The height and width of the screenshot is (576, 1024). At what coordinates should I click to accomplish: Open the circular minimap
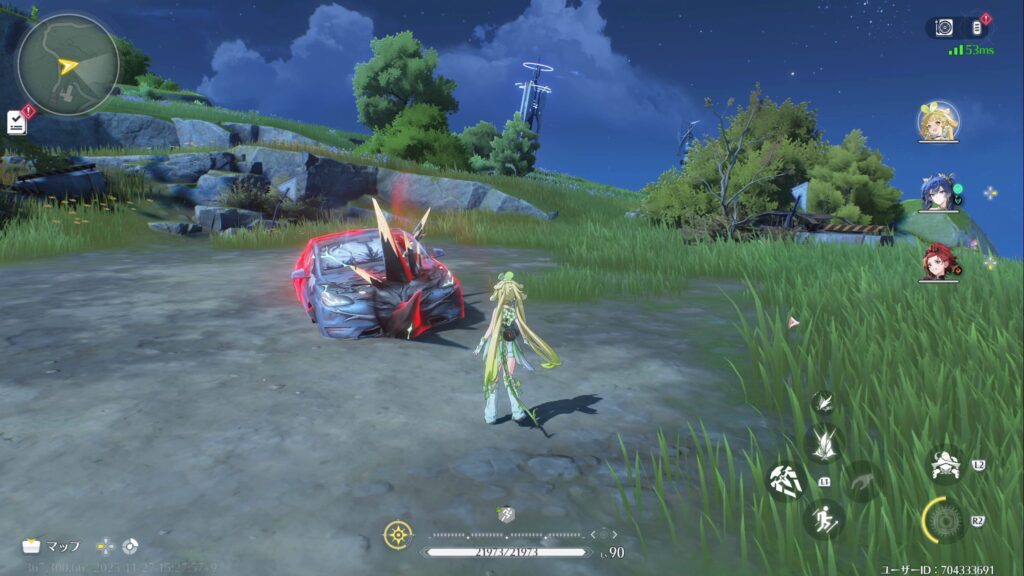[67, 64]
